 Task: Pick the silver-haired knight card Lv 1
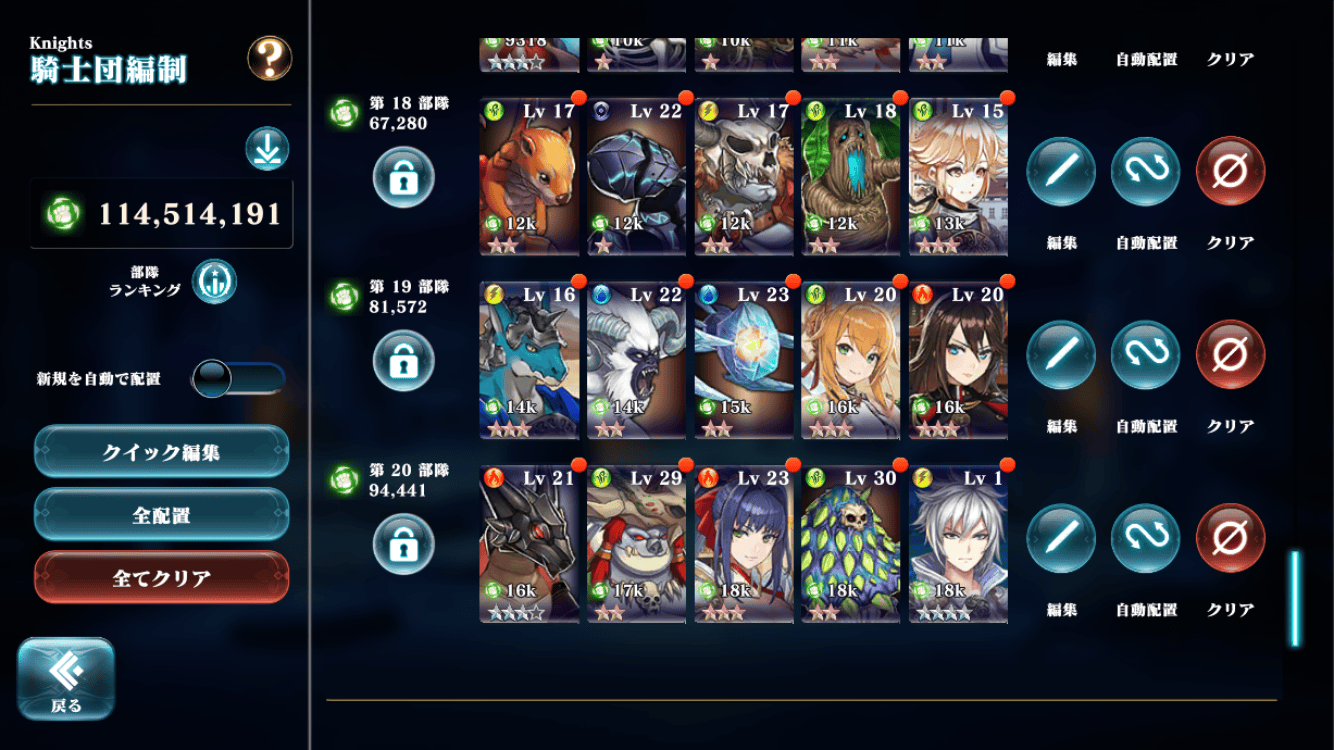pos(958,544)
